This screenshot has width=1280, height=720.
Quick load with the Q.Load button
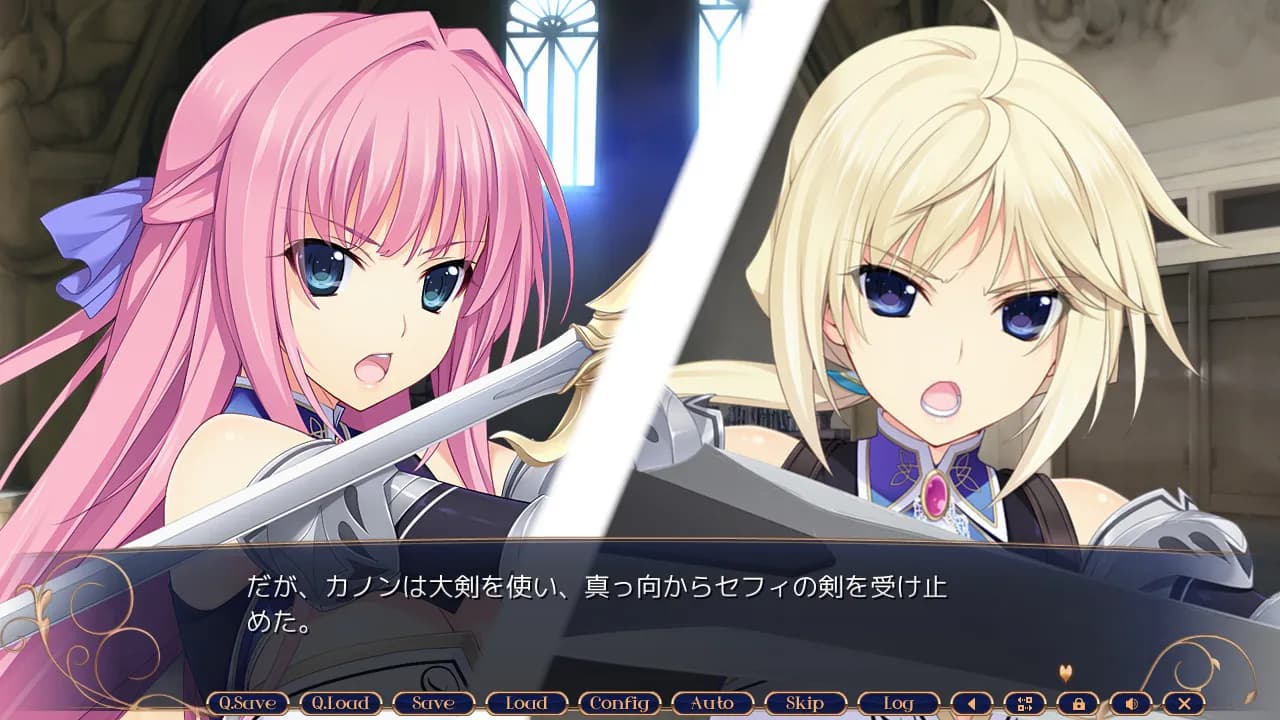[x=341, y=703]
